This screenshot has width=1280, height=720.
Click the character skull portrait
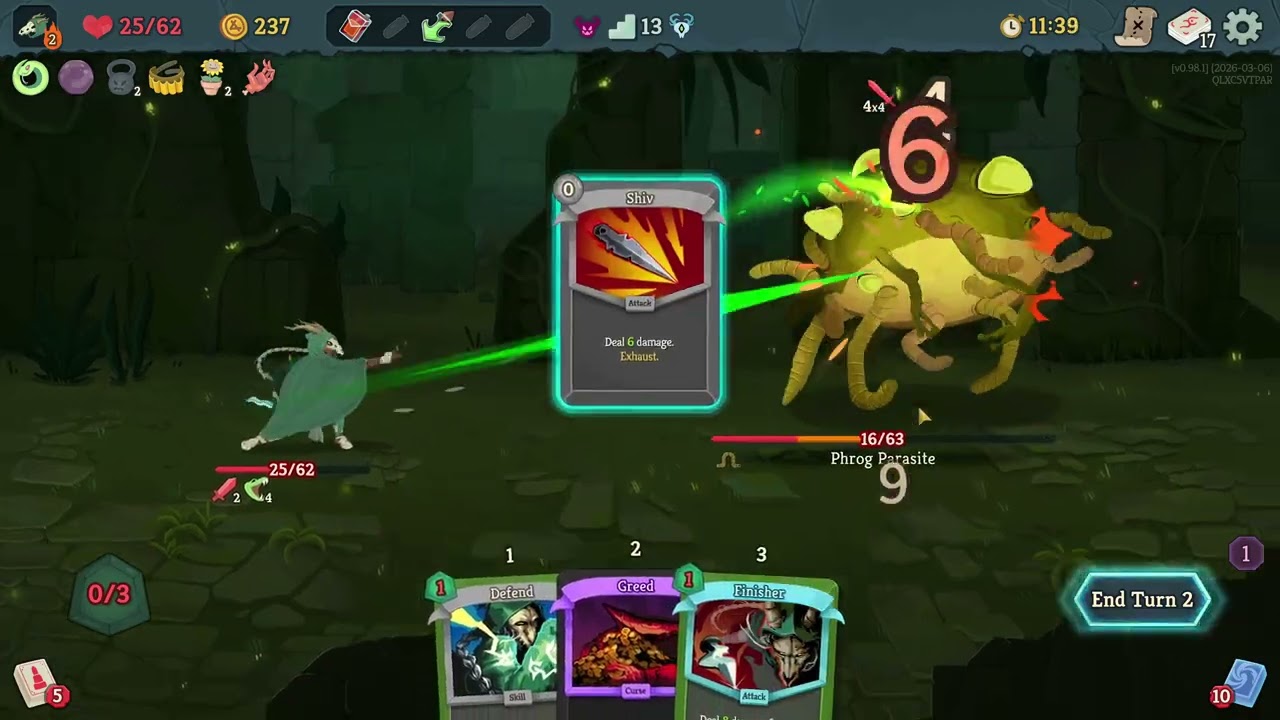coord(35,27)
